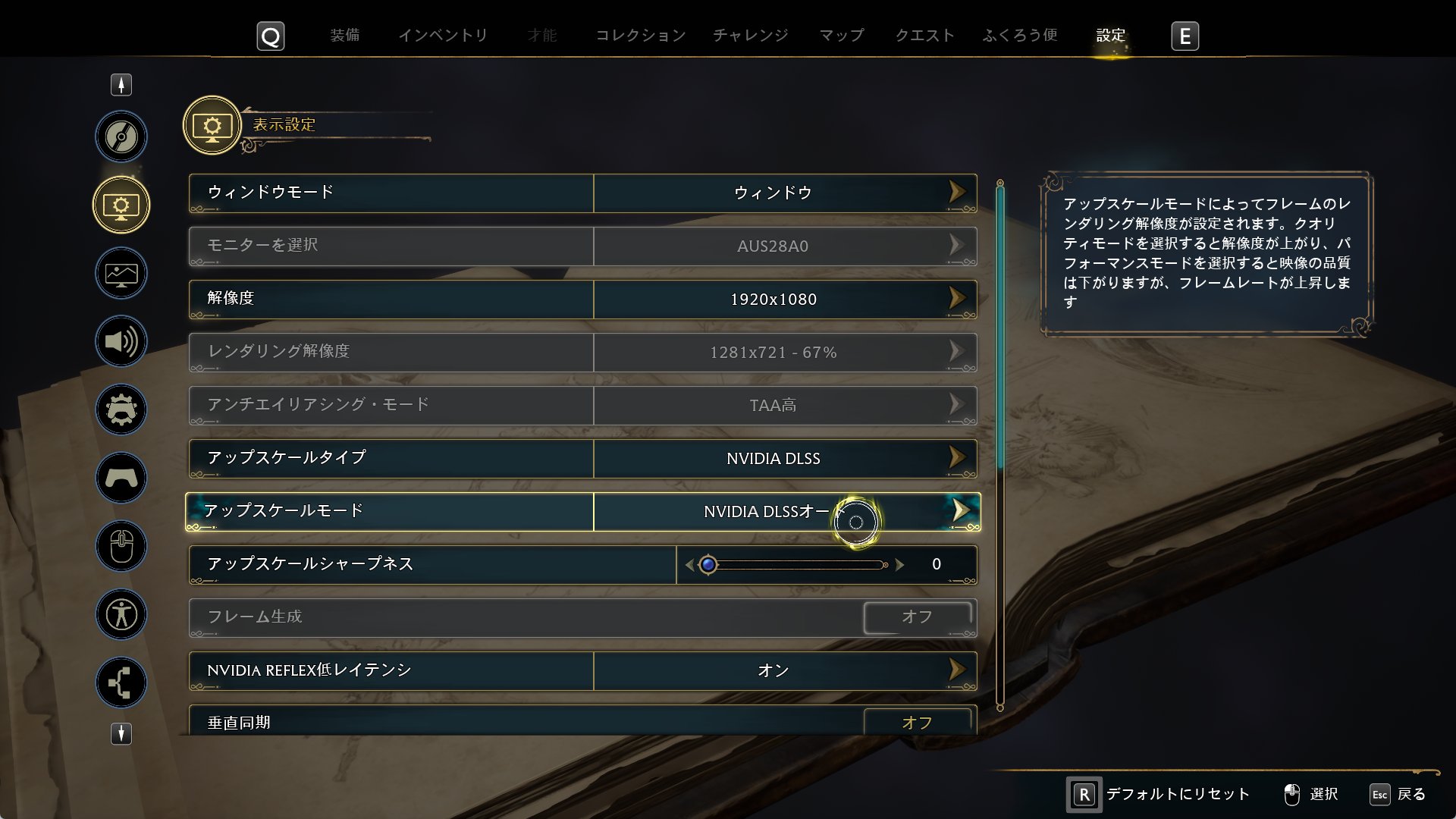Open the audio settings speaker icon
Viewport: 1456px width, 819px height.
point(121,341)
